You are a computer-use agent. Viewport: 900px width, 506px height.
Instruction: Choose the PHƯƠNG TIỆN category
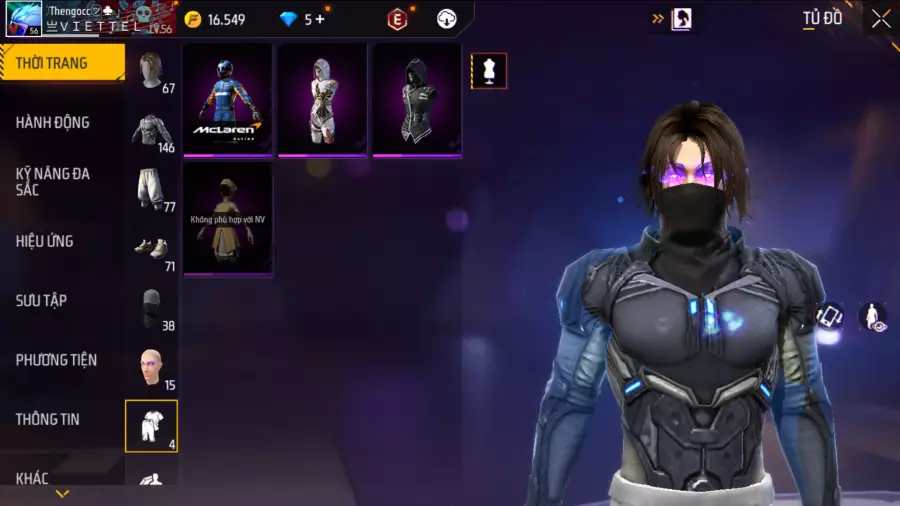coord(56,360)
